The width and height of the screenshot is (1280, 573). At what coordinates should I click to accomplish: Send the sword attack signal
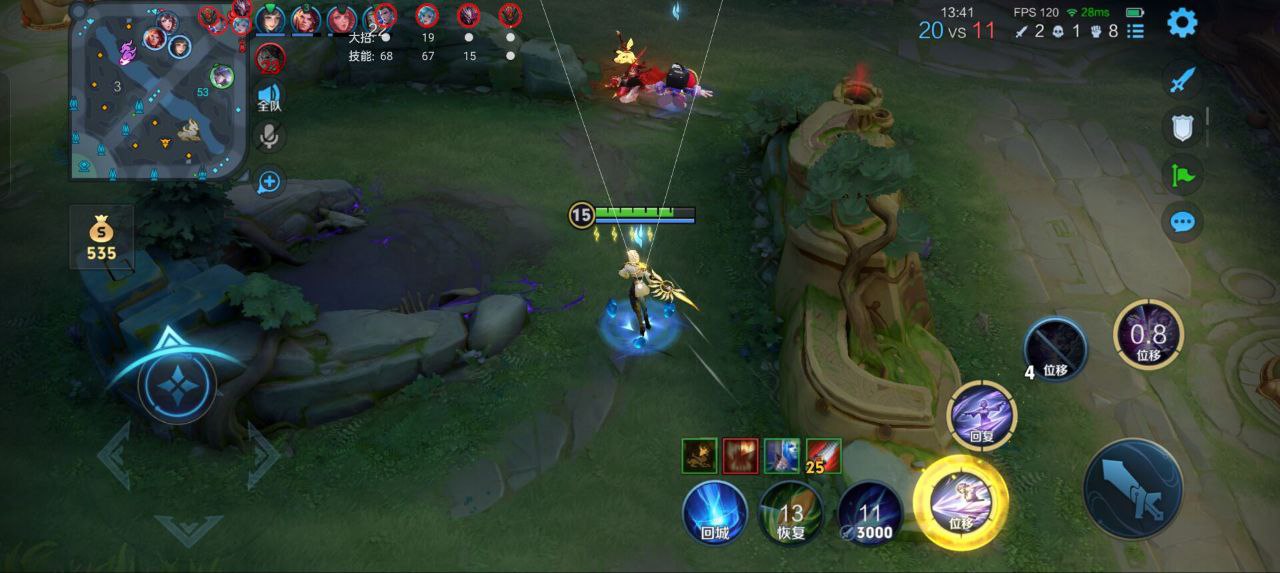click(1182, 80)
